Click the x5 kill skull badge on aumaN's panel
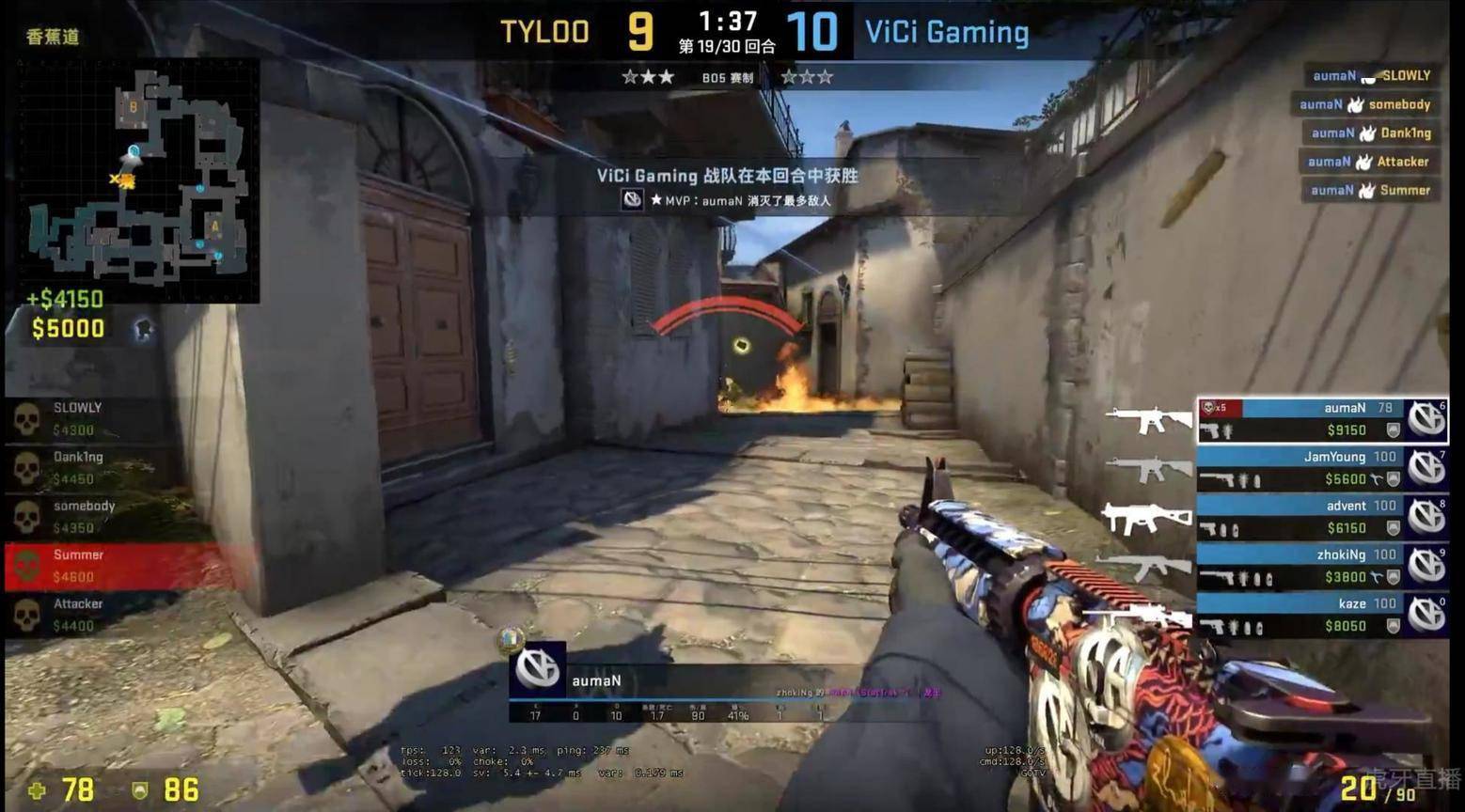The image size is (1465, 812). pos(1213,408)
